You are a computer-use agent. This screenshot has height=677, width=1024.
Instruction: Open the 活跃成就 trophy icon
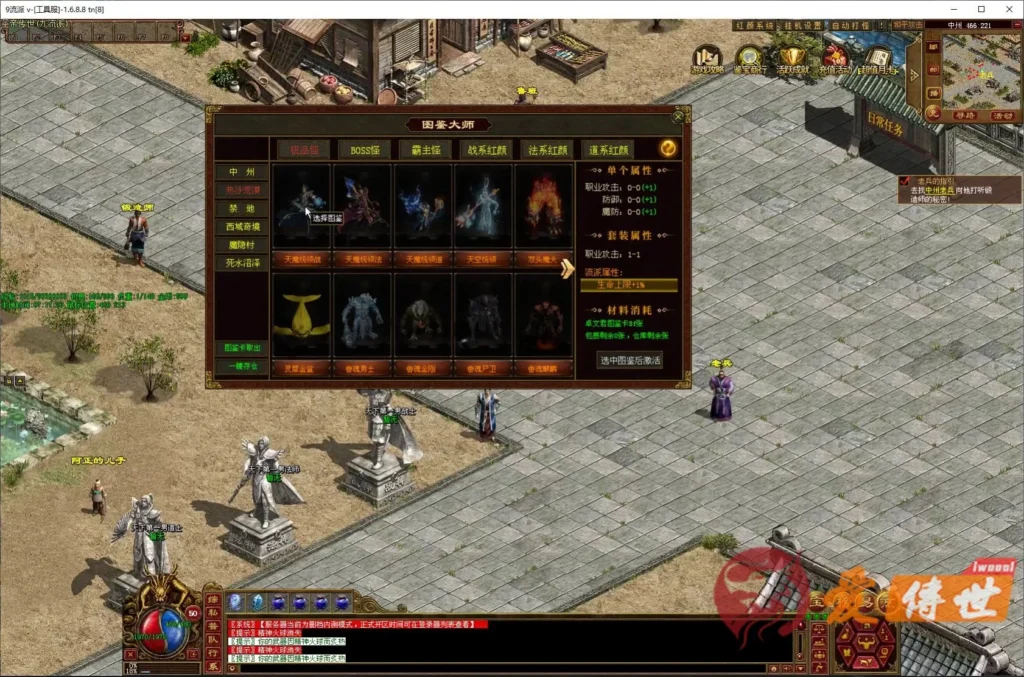pos(793,57)
